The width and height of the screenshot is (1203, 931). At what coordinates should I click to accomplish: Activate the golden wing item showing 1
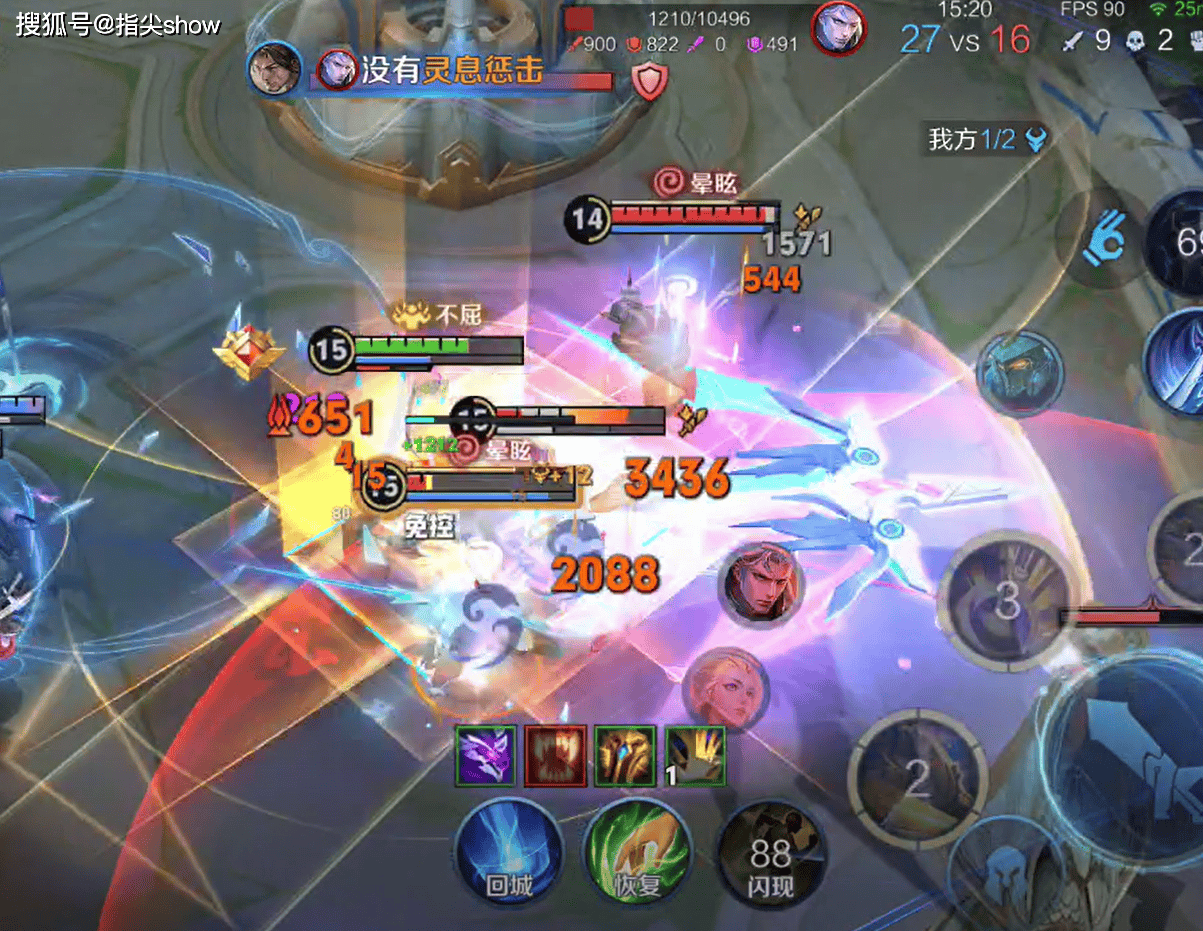coord(695,755)
